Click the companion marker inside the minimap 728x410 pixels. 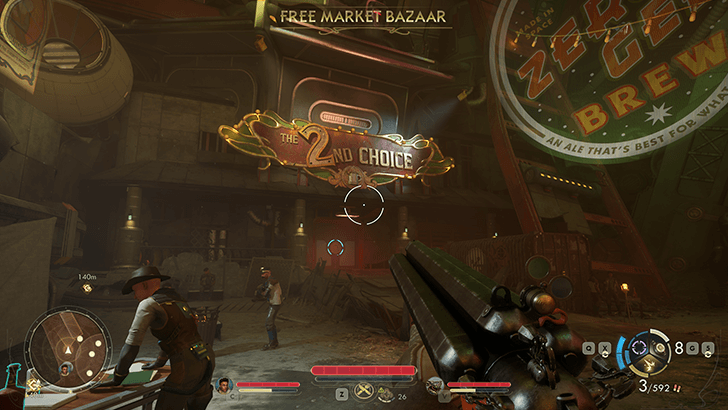[66, 368]
